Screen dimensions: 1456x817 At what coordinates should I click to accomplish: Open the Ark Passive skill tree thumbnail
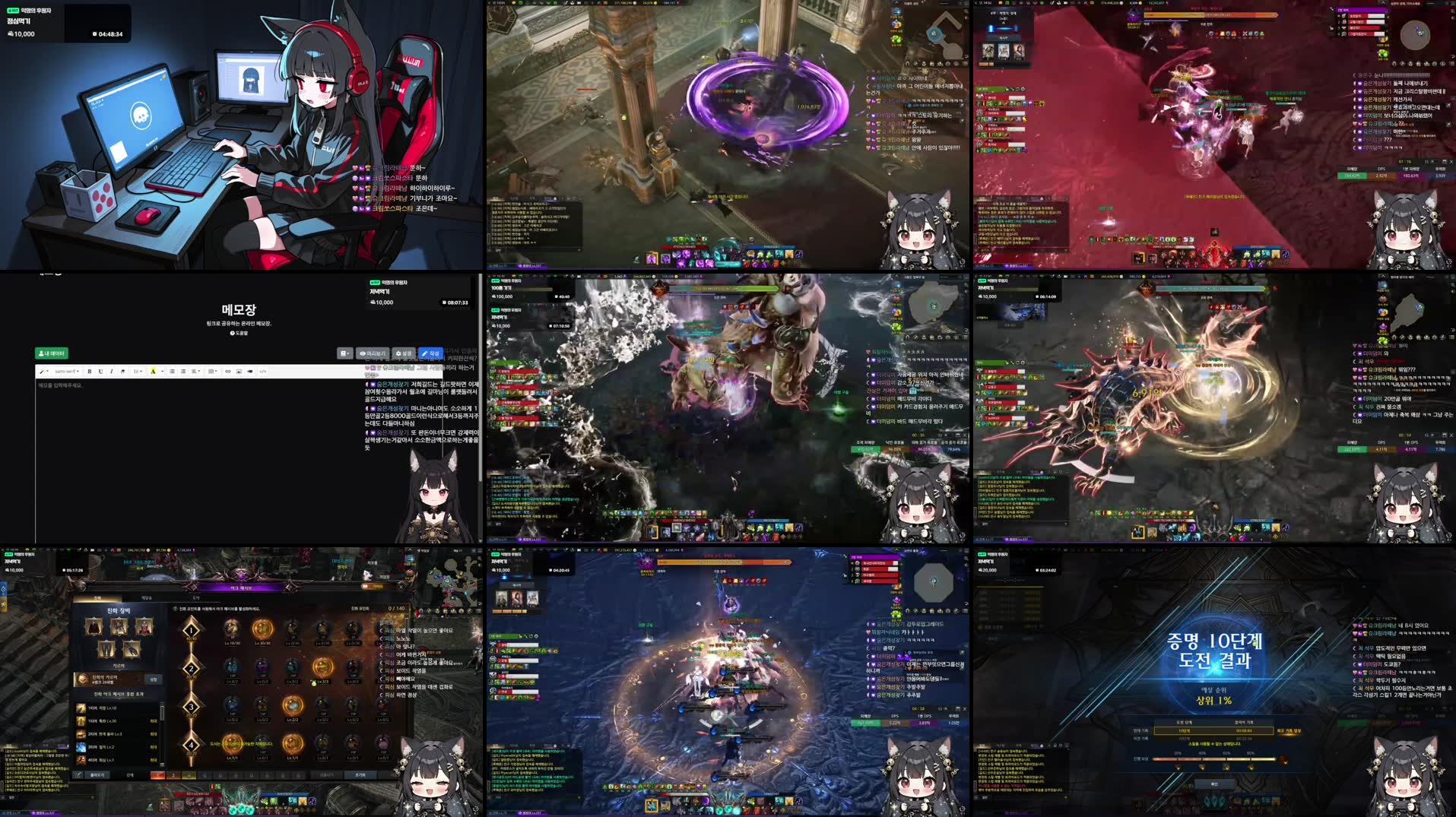point(242,682)
